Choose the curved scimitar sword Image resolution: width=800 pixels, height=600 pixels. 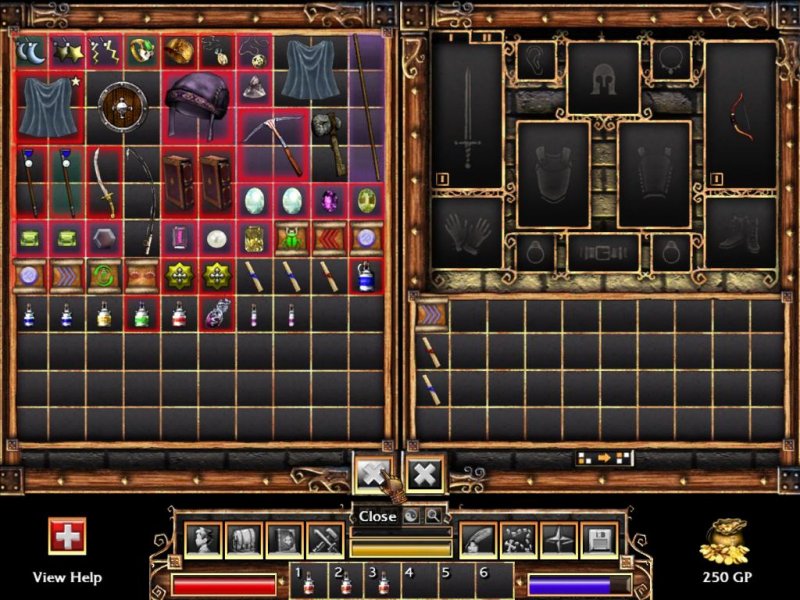tap(104, 180)
